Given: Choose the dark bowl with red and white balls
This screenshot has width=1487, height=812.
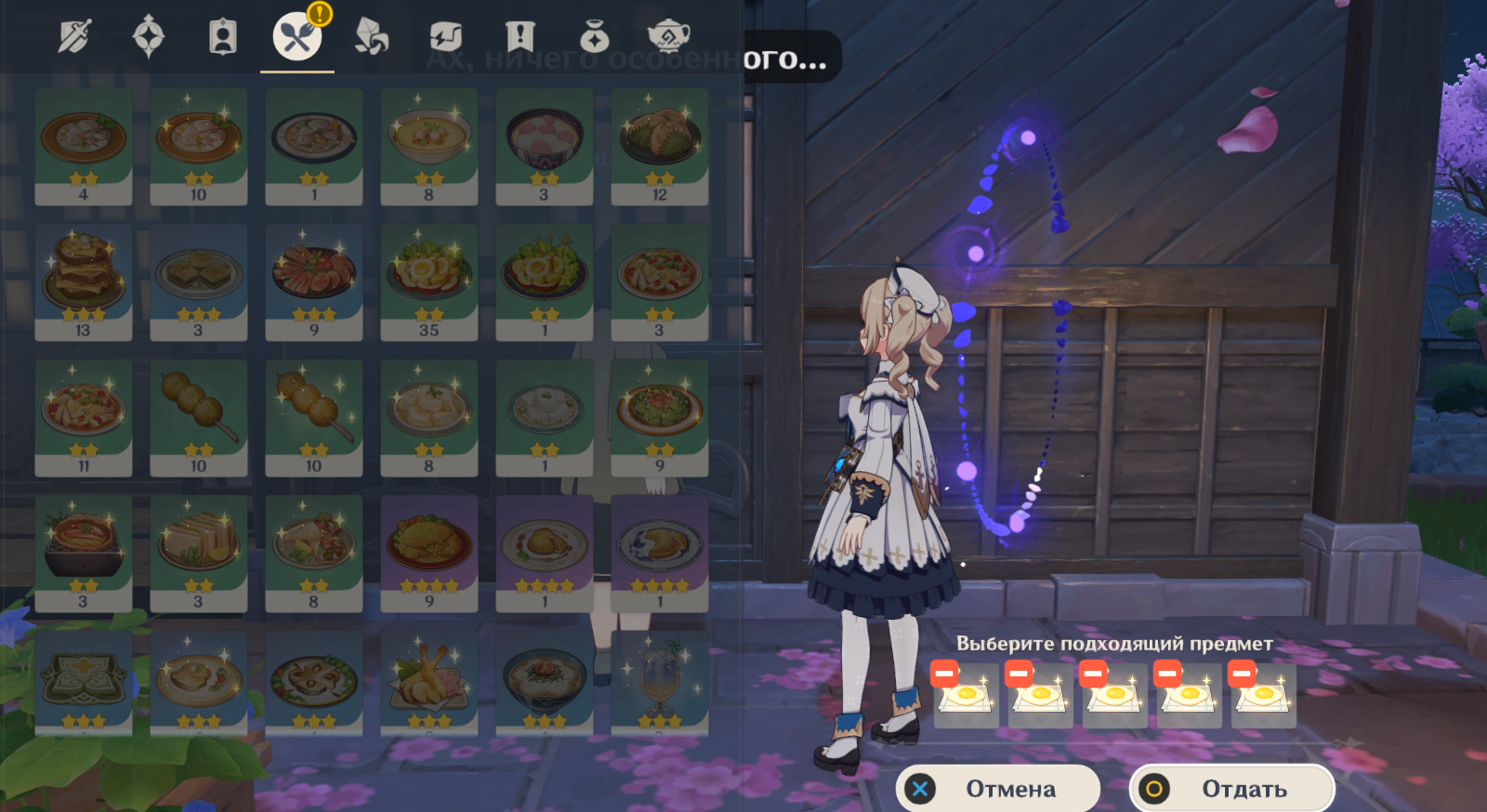Looking at the screenshot, I should 545,146.
